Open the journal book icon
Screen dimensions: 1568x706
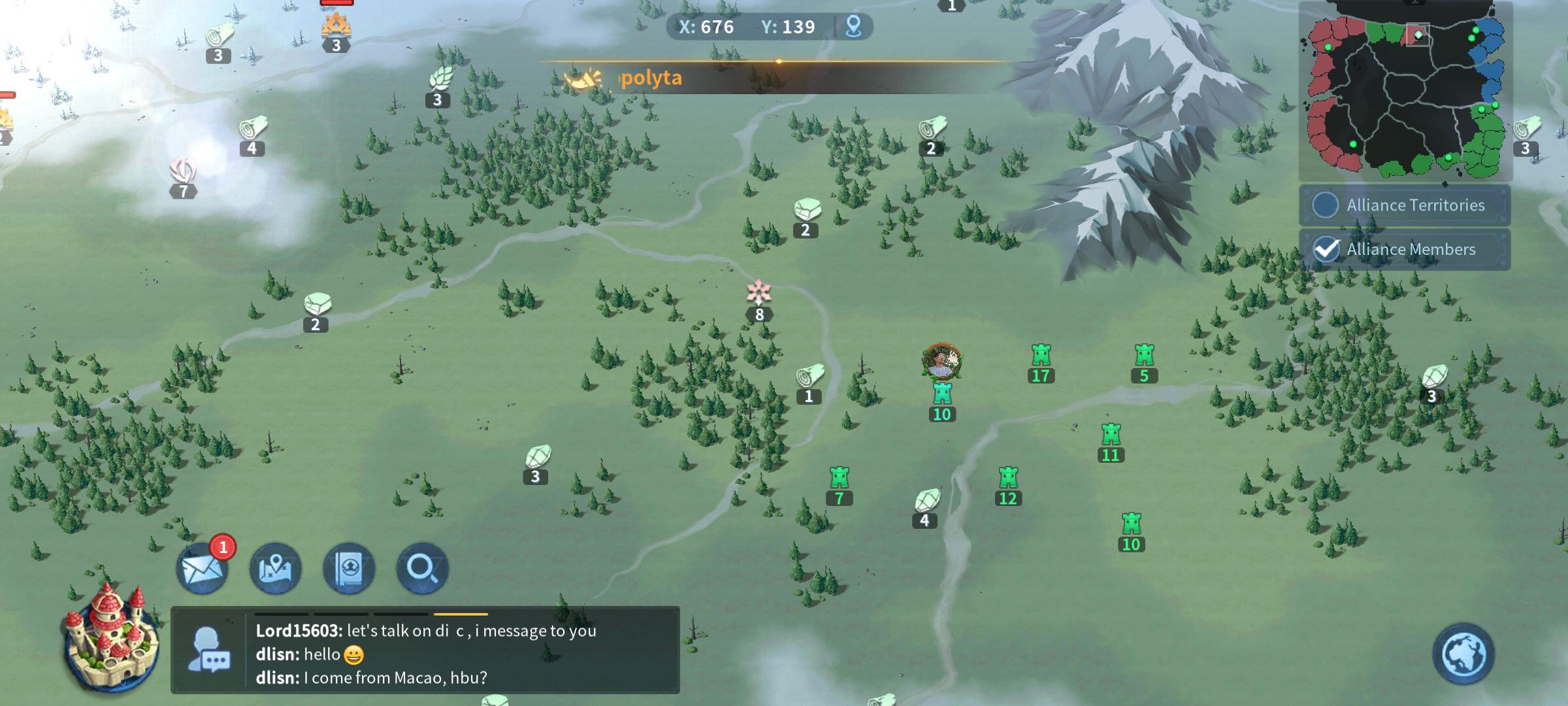coord(350,569)
